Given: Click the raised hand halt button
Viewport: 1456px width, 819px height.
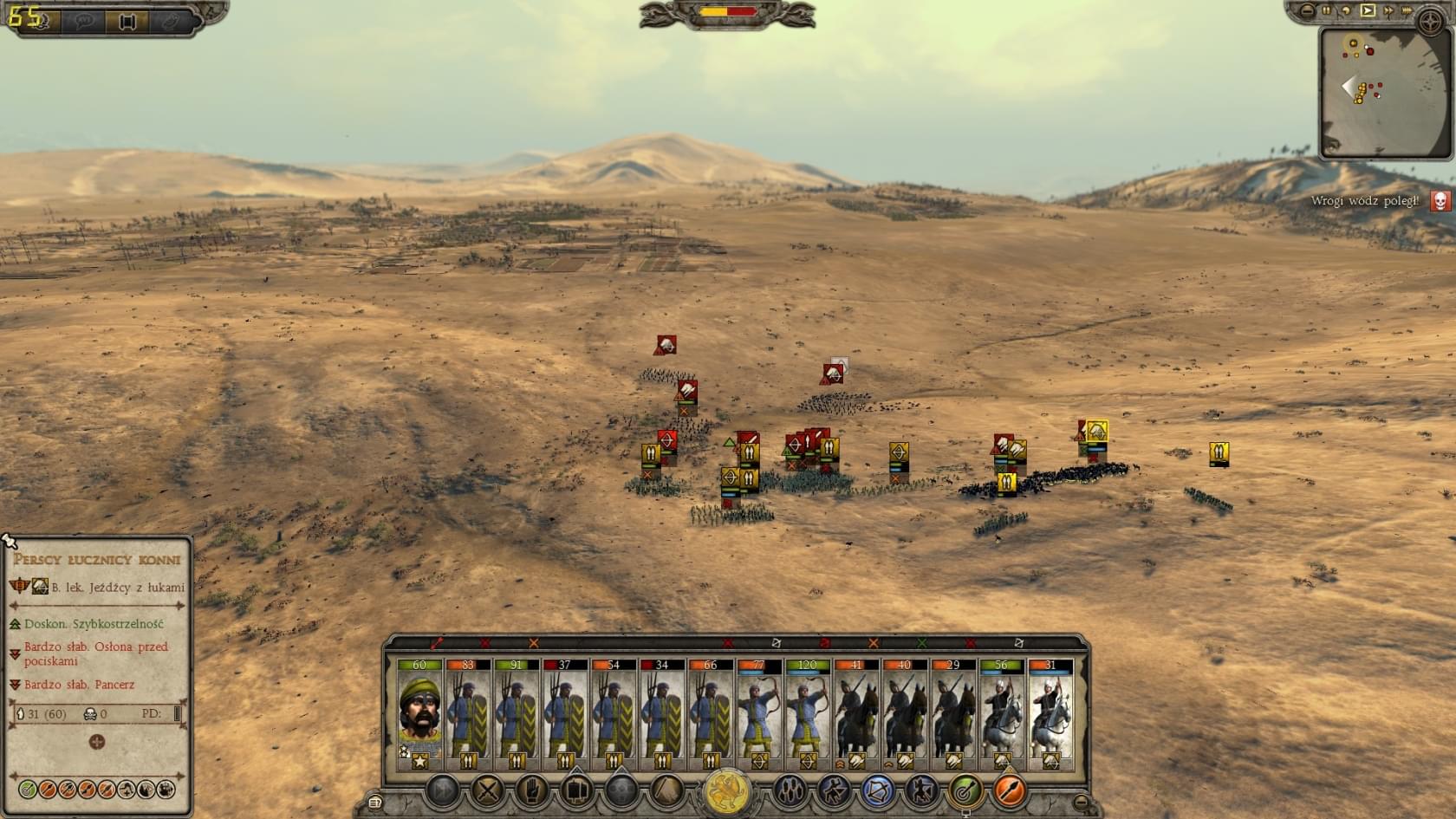Looking at the screenshot, I should [532, 790].
